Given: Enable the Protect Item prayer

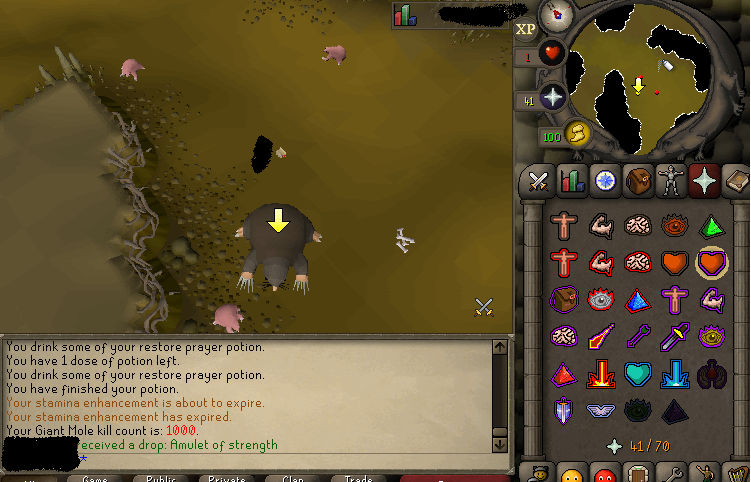Looking at the screenshot, I should tap(564, 300).
